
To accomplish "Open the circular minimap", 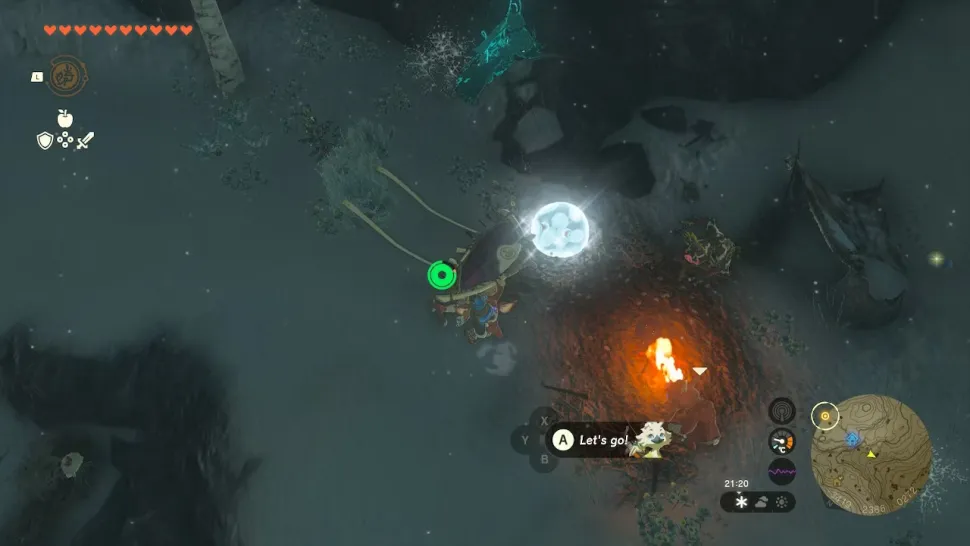I will (x=871, y=454).
